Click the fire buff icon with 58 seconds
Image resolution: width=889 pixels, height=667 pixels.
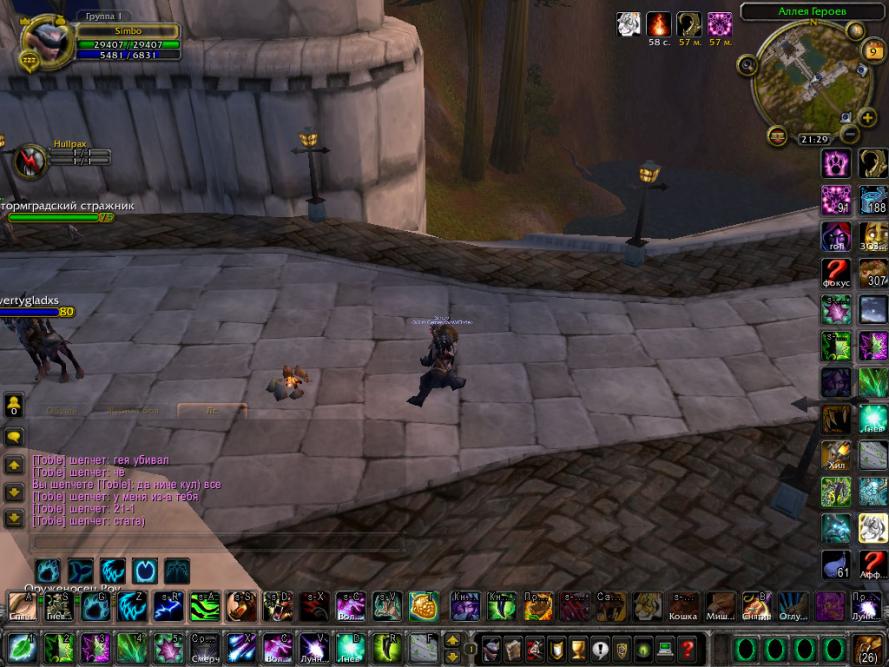point(658,24)
